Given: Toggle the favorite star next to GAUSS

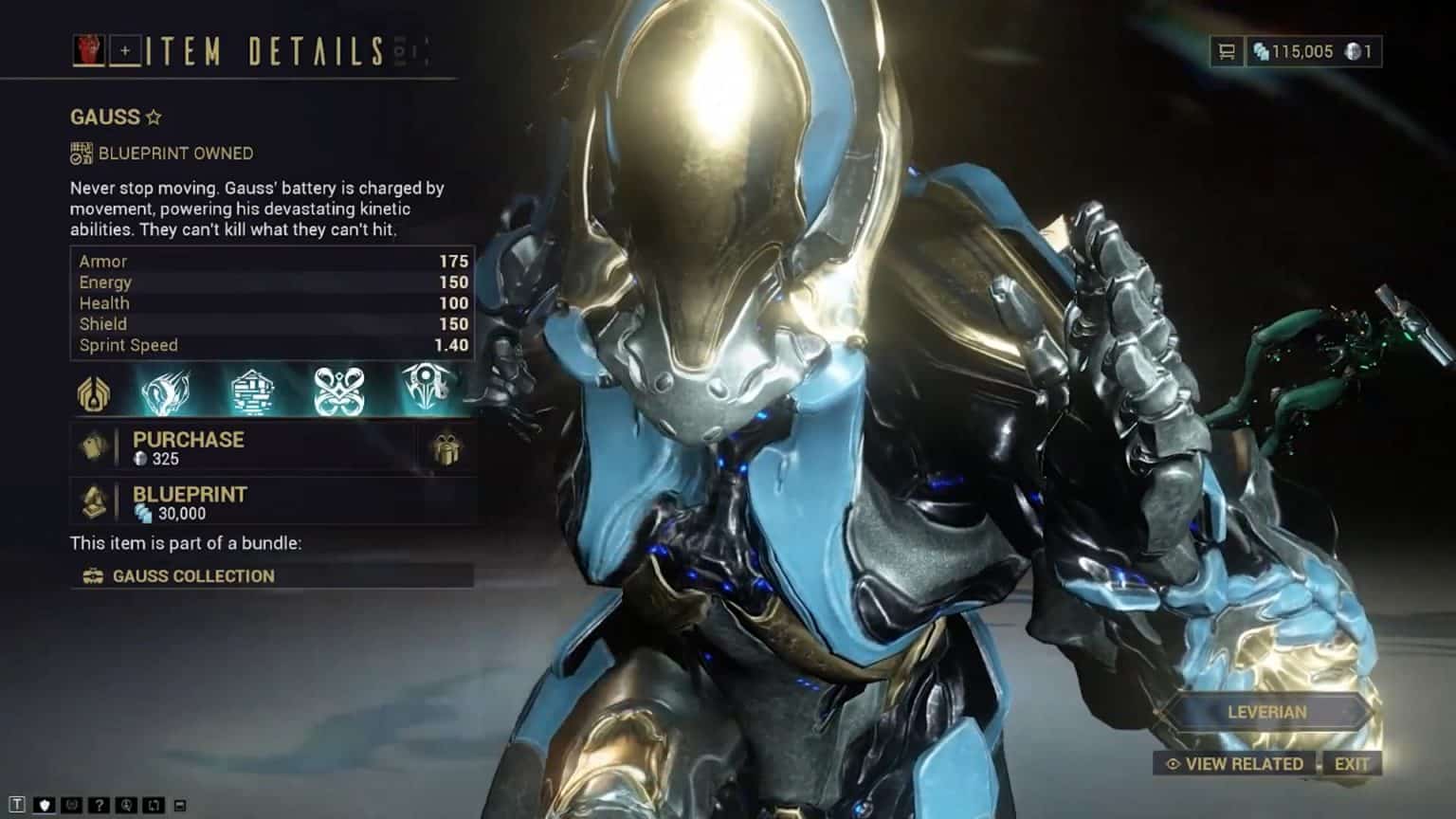Looking at the screenshot, I should click(152, 116).
